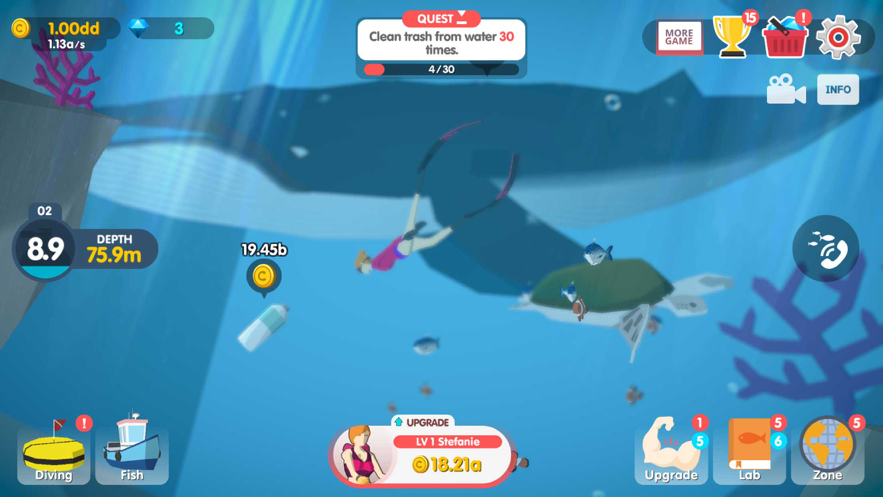Collect the 19.45b coin bubble
The width and height of the screenshot is (883, 497).
click(x=263, y=275)
